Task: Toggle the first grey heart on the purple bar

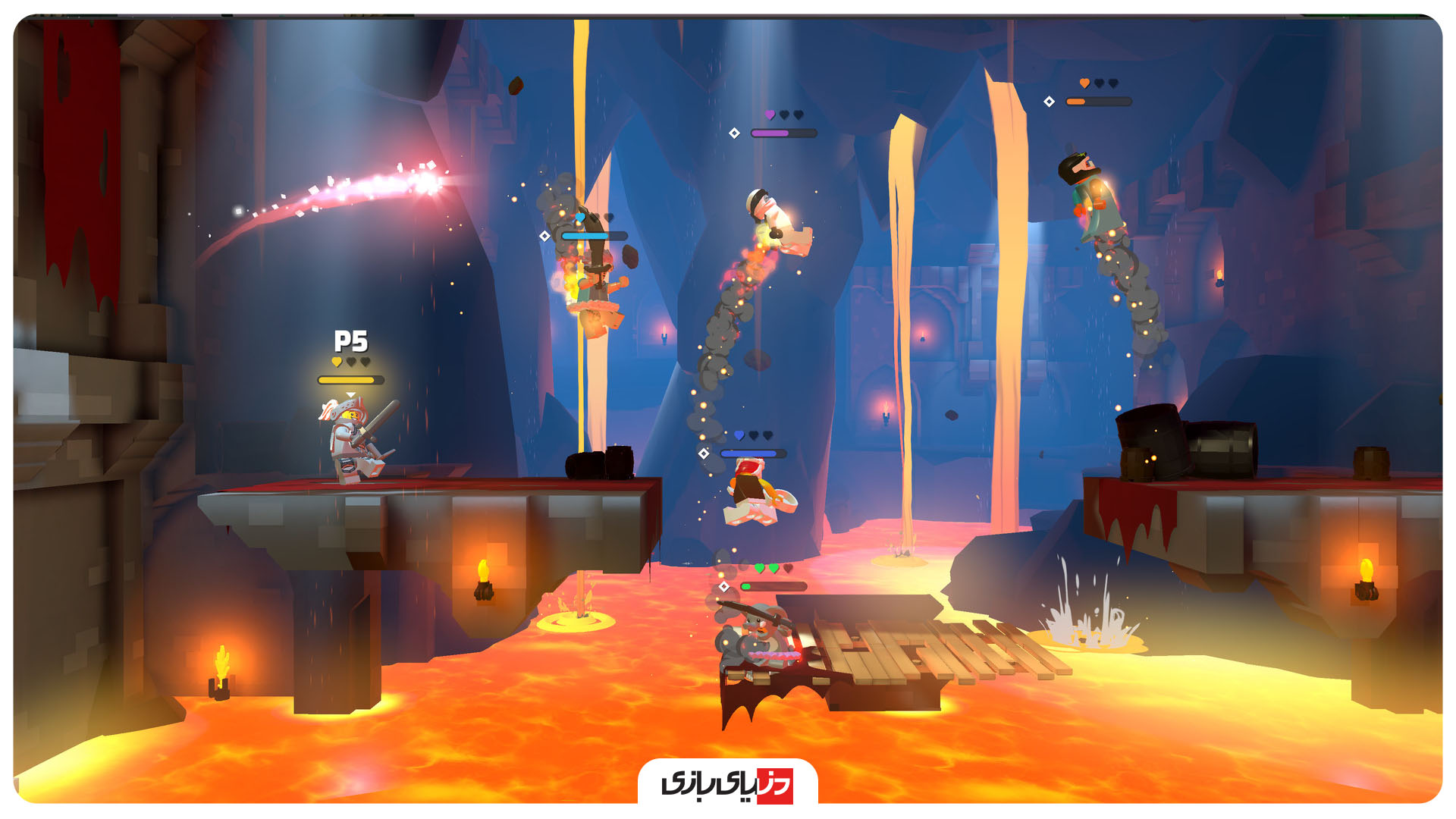Action: click(x=783, y=114)
